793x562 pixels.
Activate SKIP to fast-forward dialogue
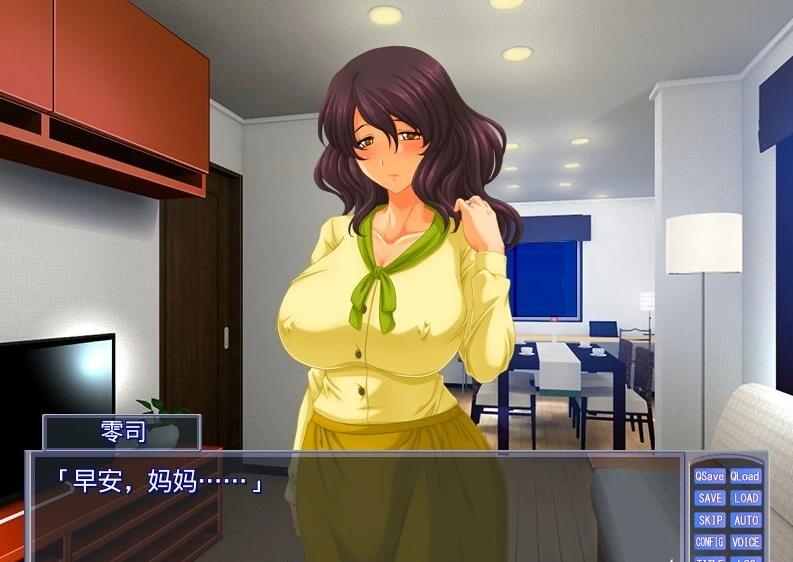point(710,520)
